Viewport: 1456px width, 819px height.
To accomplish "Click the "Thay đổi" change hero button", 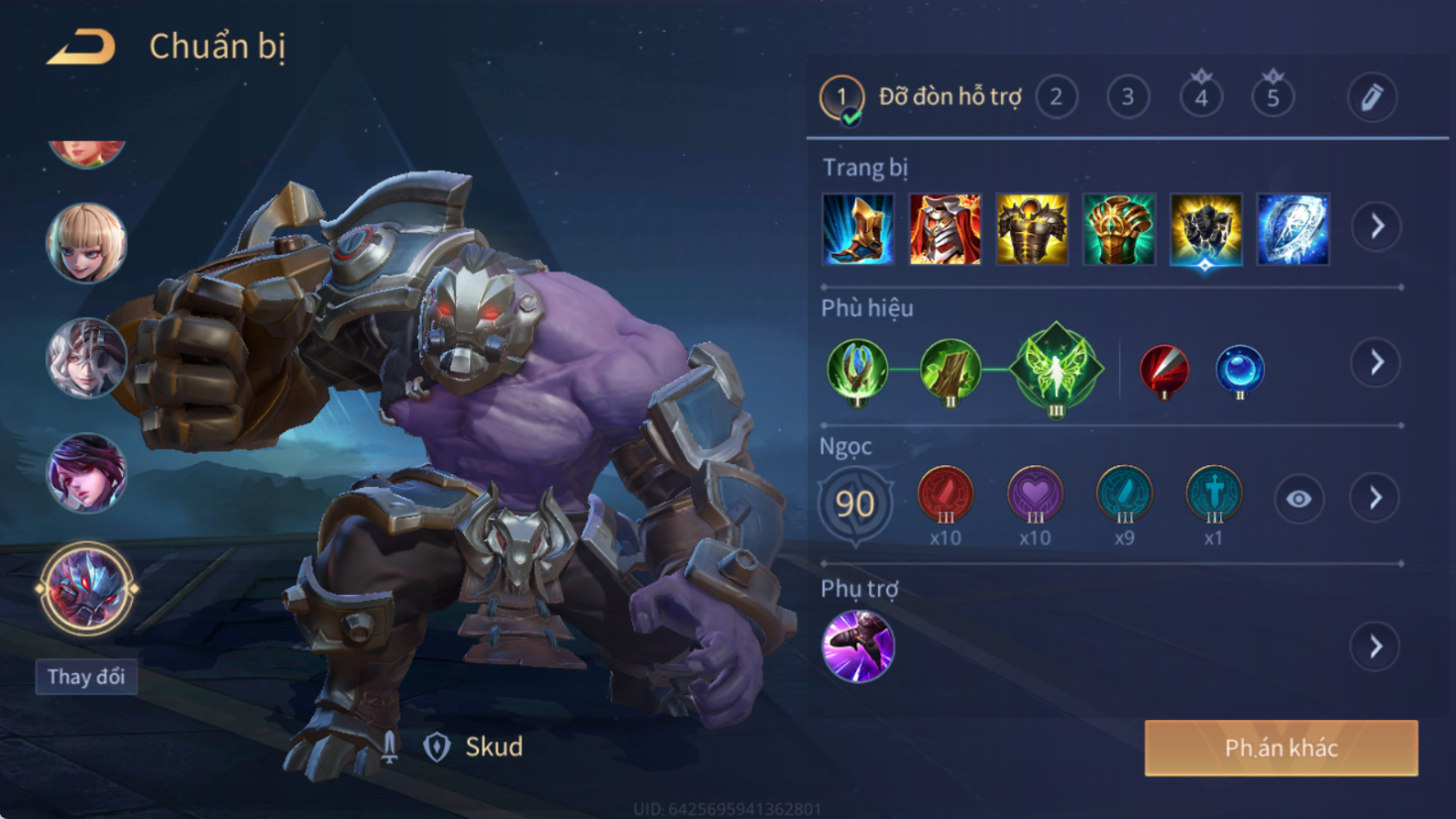I will point(86,677).
